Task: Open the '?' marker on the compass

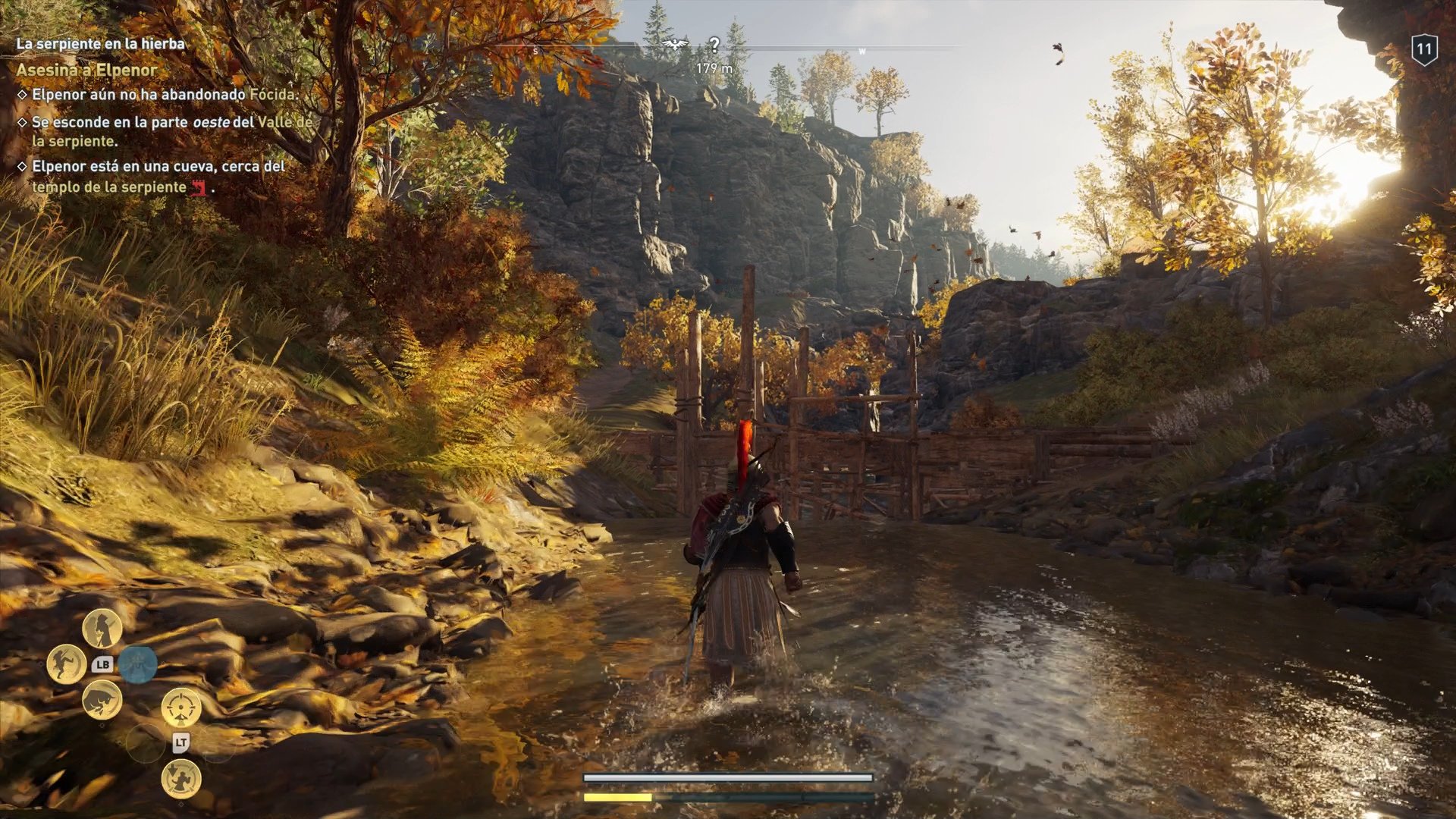Action: tap(714, 44)
